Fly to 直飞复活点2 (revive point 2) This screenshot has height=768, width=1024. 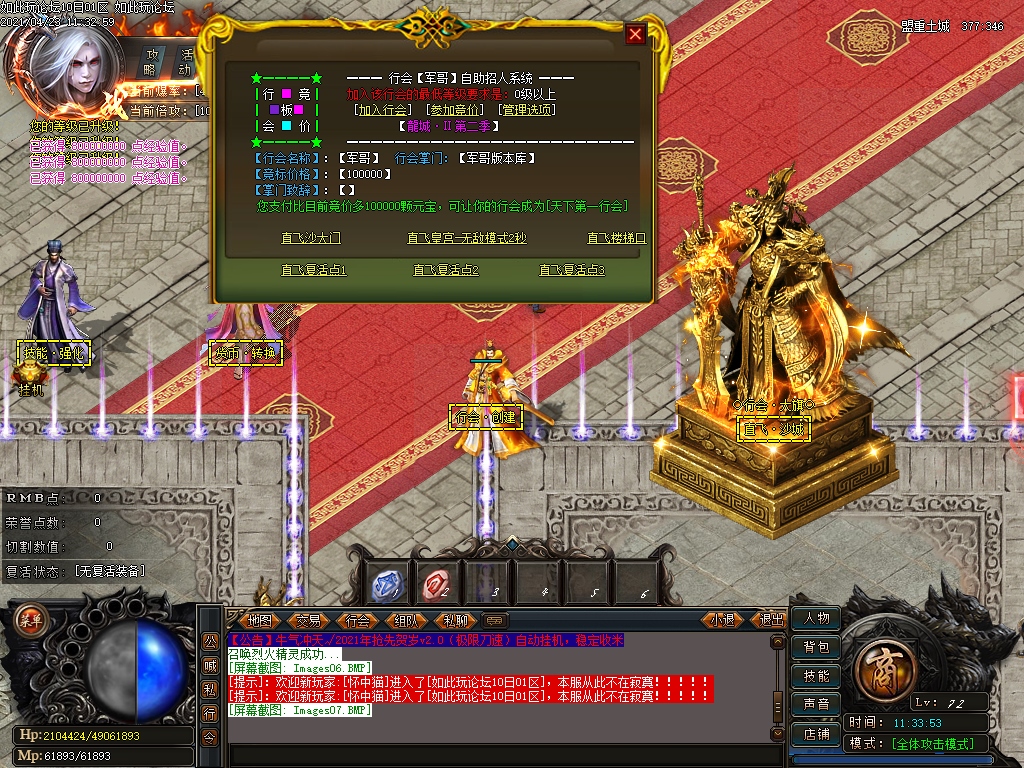tap(446, 270)
